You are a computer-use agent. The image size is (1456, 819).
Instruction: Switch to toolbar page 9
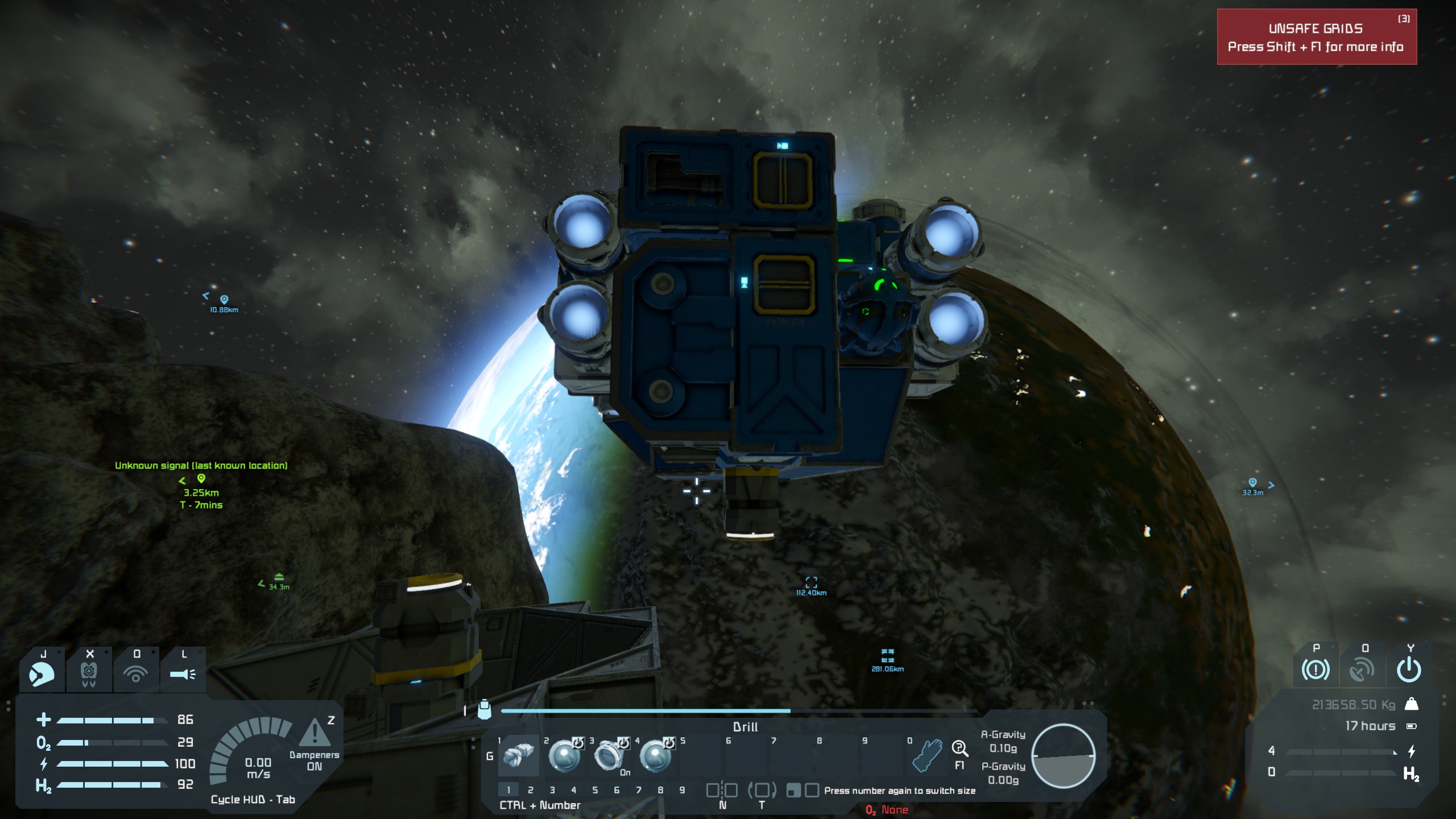(x=682, y=790)
